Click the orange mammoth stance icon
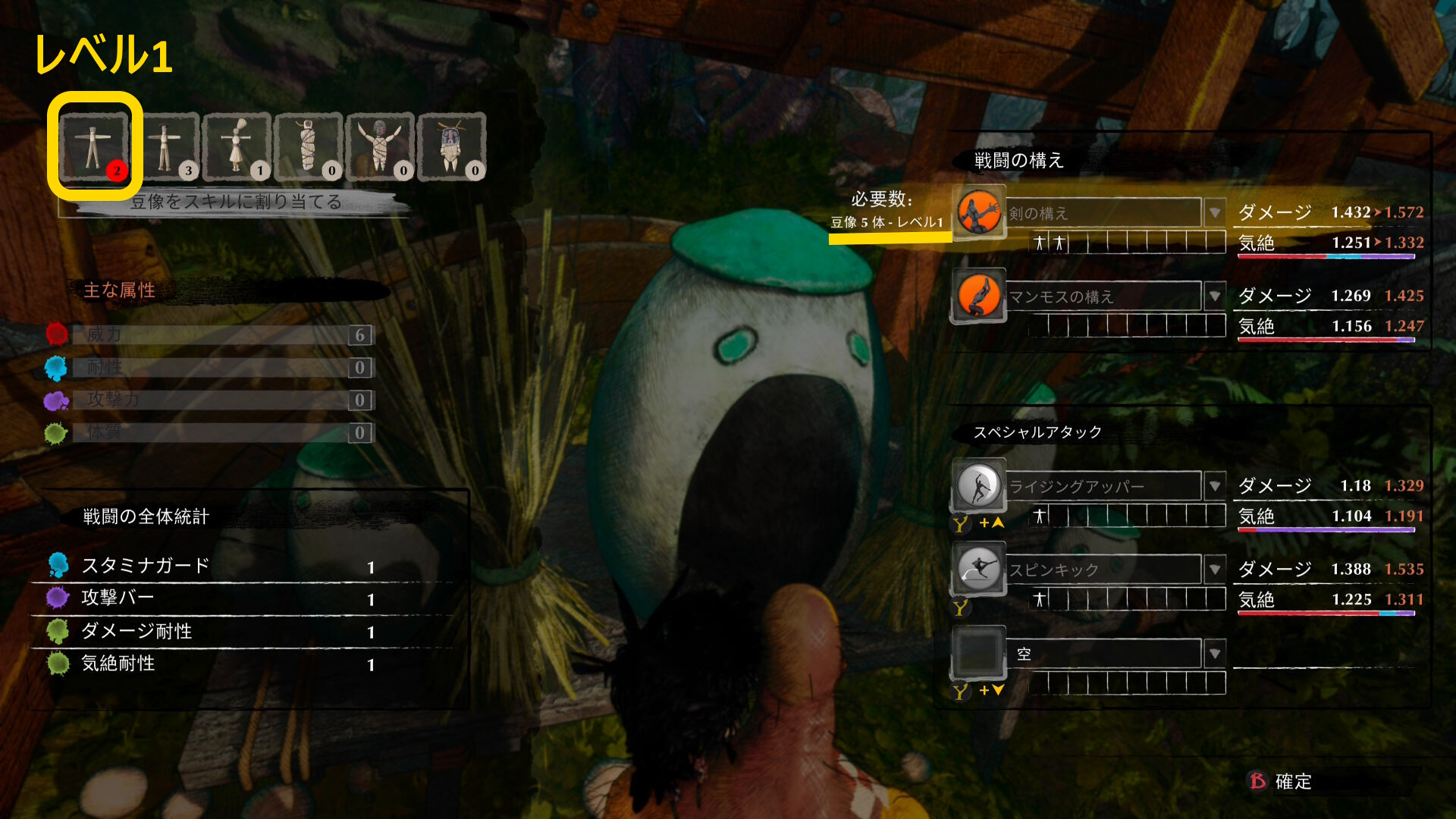Screen dimensions: 1456x819 pyautogui.click(x=978, y=296)
